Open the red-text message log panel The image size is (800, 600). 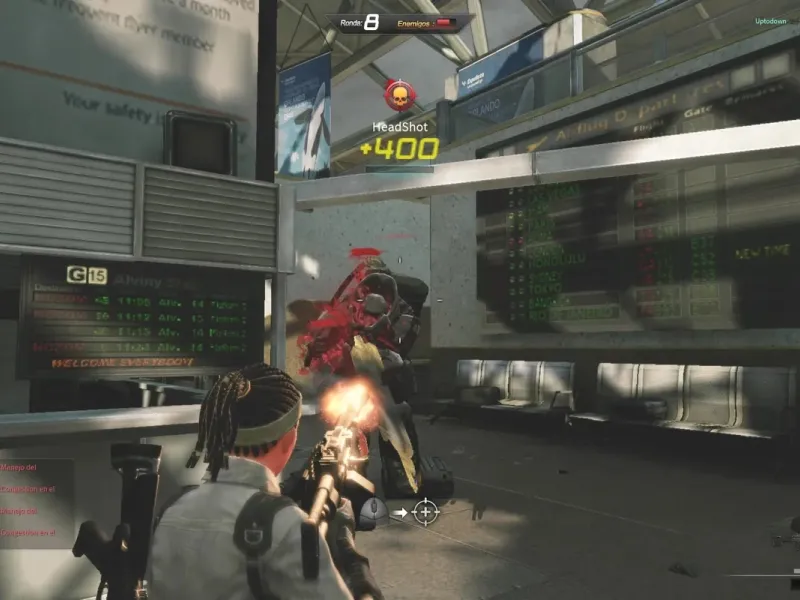tap(35, 502)
